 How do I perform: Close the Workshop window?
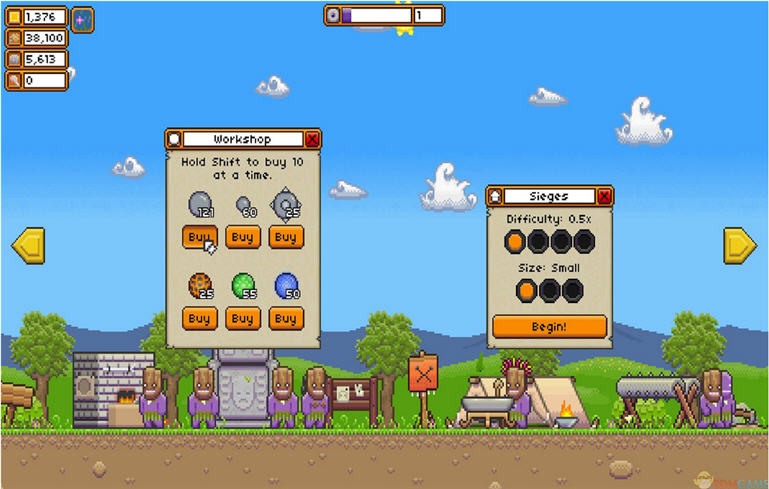point(312,139)
